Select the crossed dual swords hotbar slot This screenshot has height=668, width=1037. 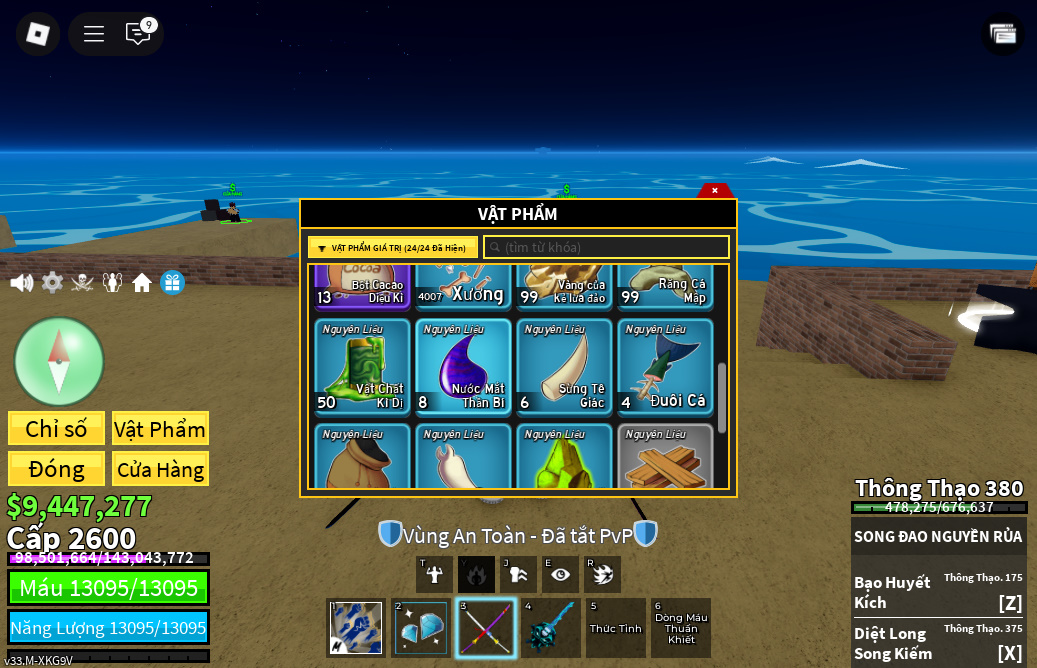point(486,628)
